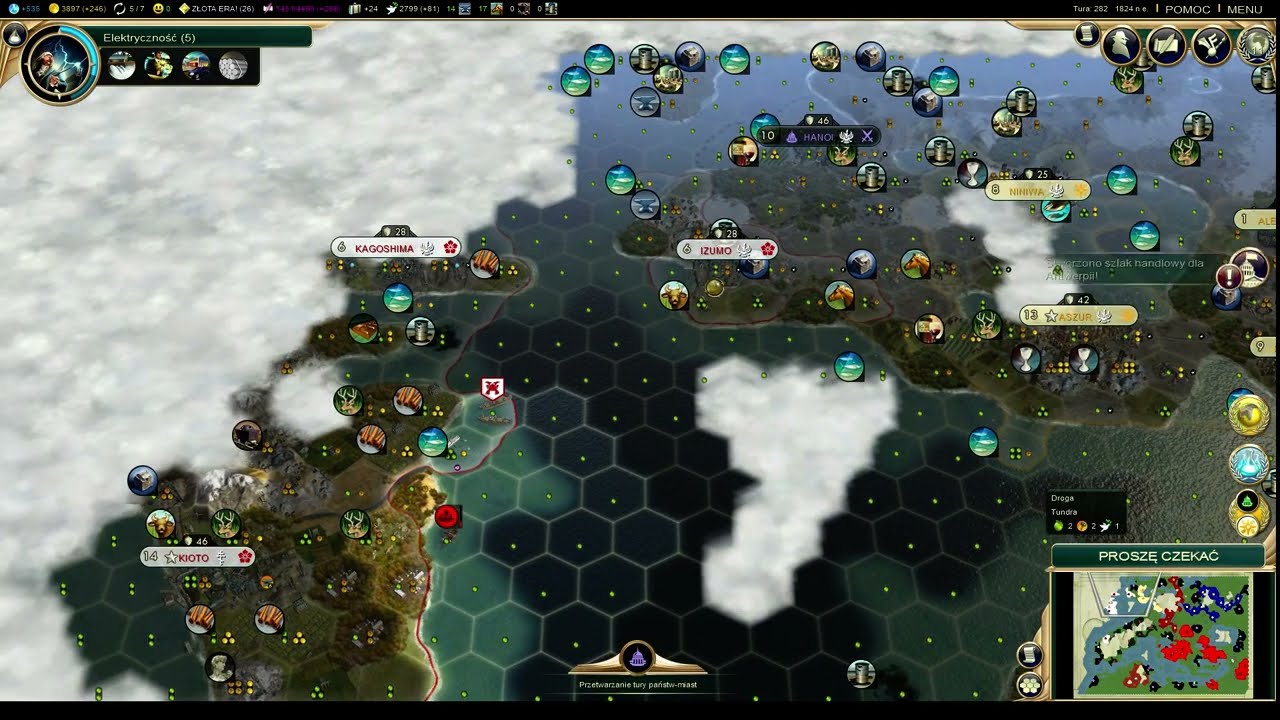Click the PROSZĘ CZEKAĆ turn button
Viewport: 1280px width, 720px height.
click(x=1158, y=556)
